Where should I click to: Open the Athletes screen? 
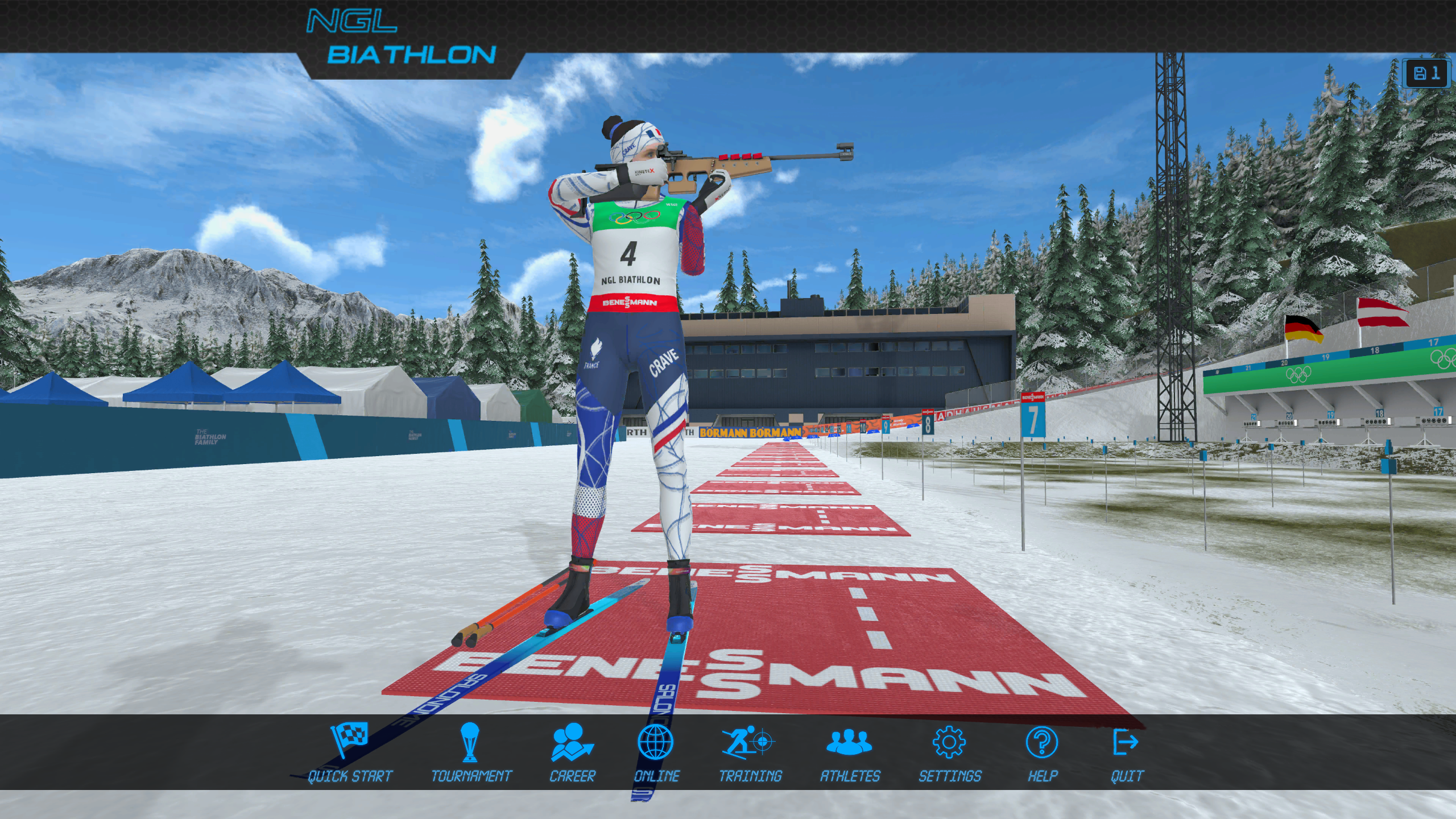[849, 752]
